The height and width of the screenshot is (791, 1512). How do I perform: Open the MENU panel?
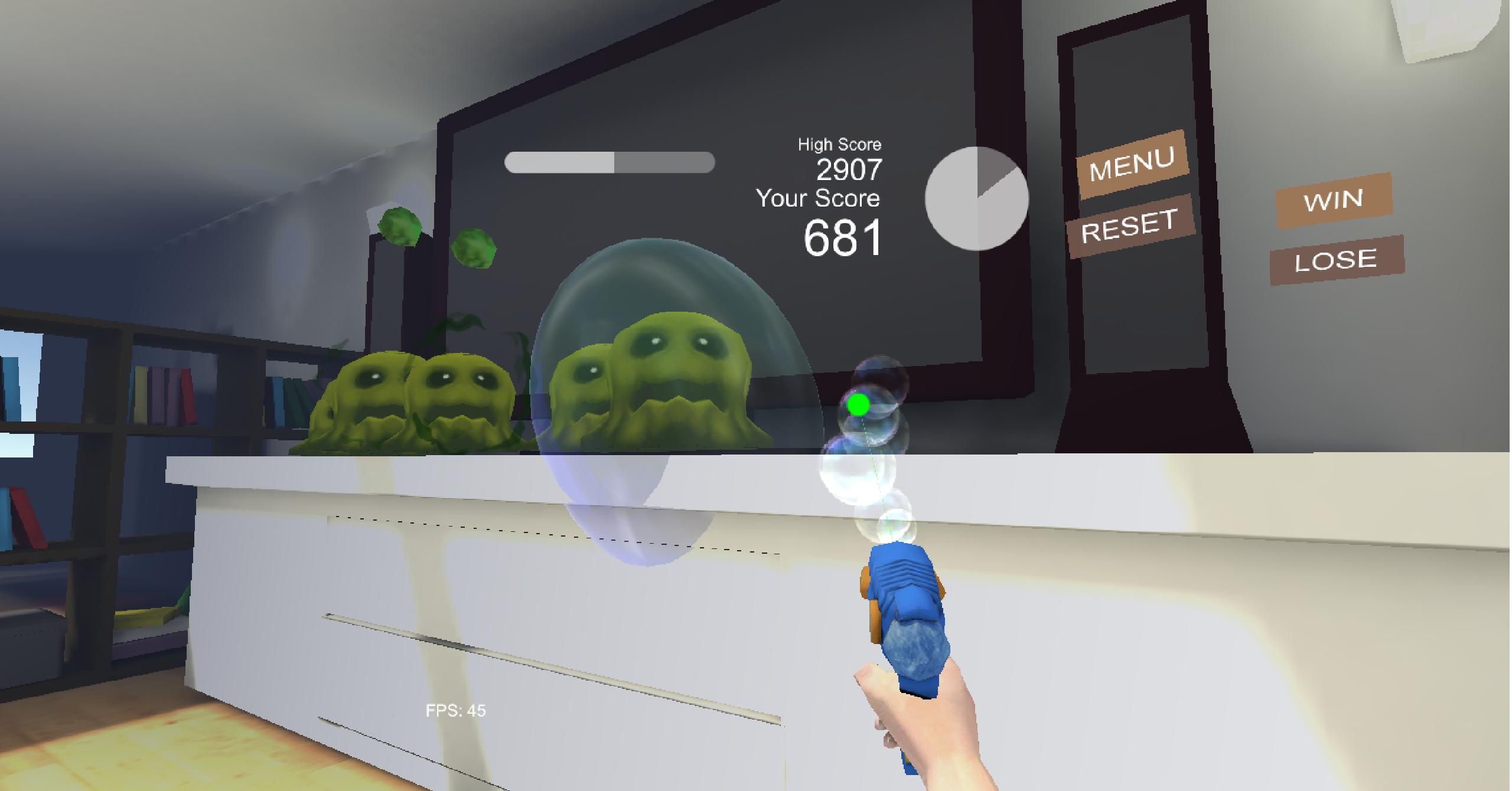pos(1134,167)
